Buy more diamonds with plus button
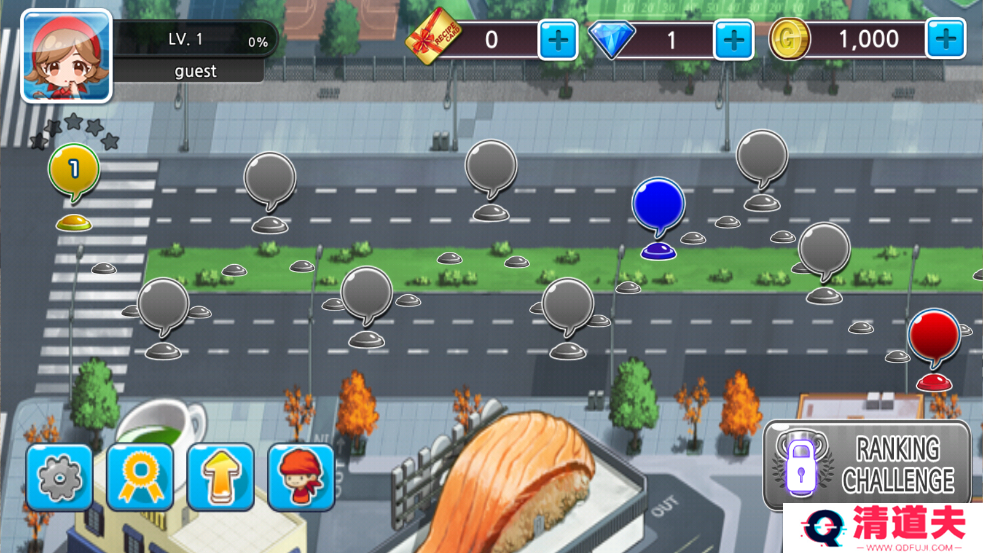 733,40
